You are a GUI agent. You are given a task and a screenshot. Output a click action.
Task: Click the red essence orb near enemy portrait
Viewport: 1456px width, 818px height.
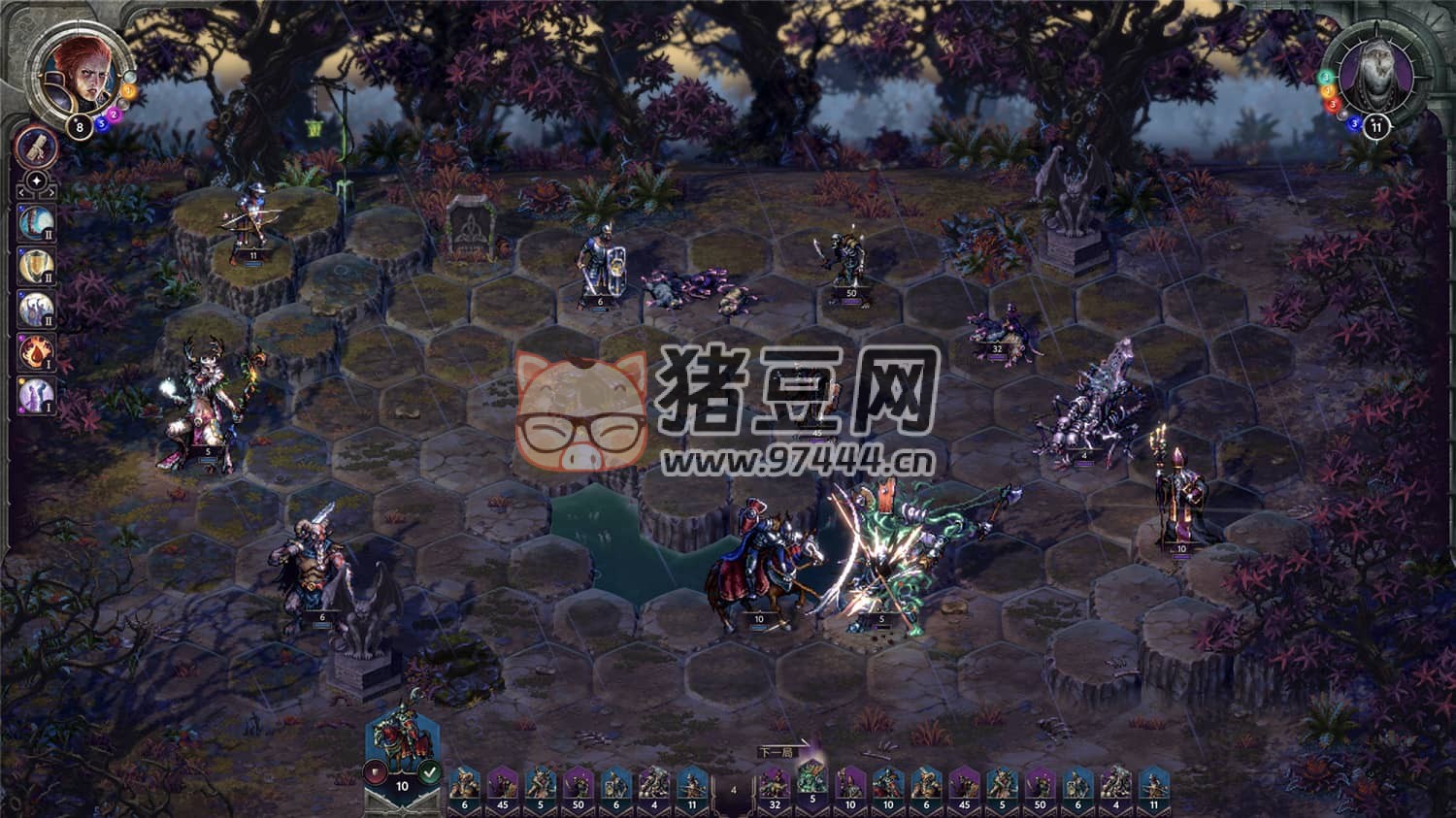coord(1332,105)
